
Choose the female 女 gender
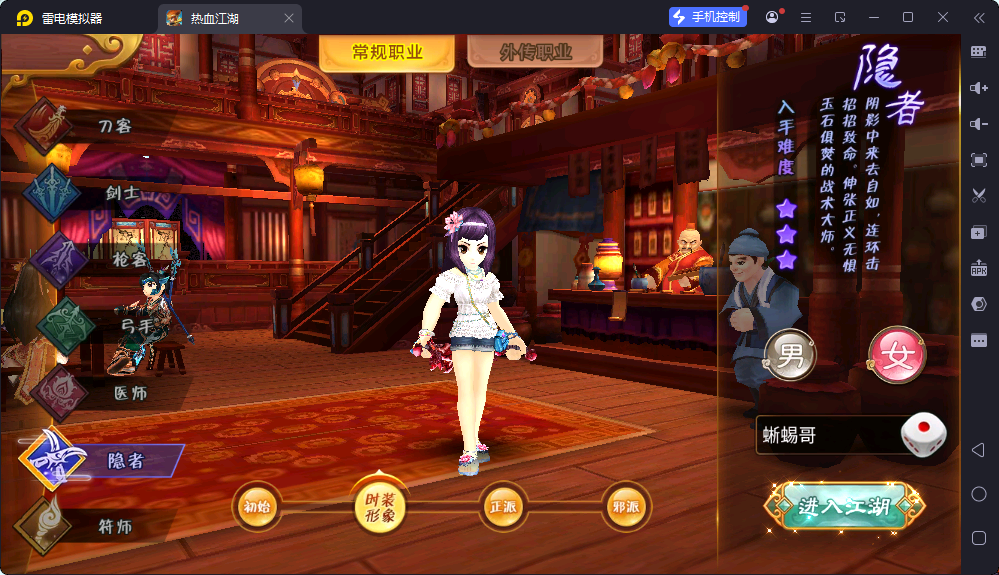[x=897, y=357]
